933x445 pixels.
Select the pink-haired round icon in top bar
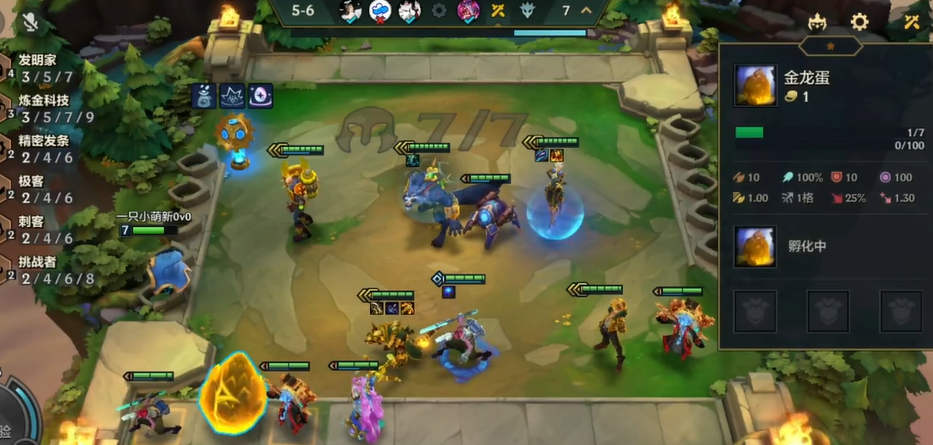click(x=468, y=11)
